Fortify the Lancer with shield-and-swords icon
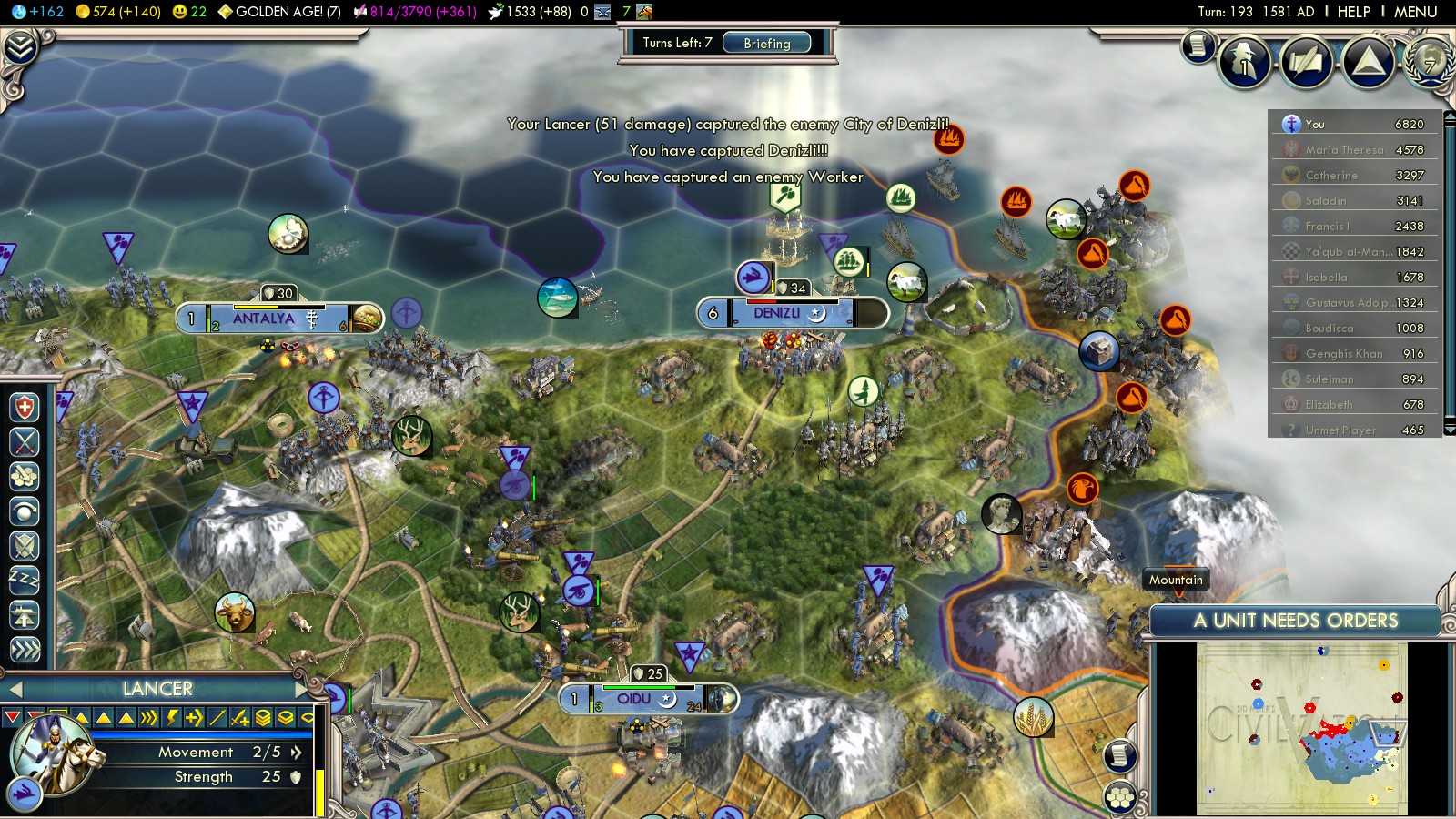 pos(25,546)
